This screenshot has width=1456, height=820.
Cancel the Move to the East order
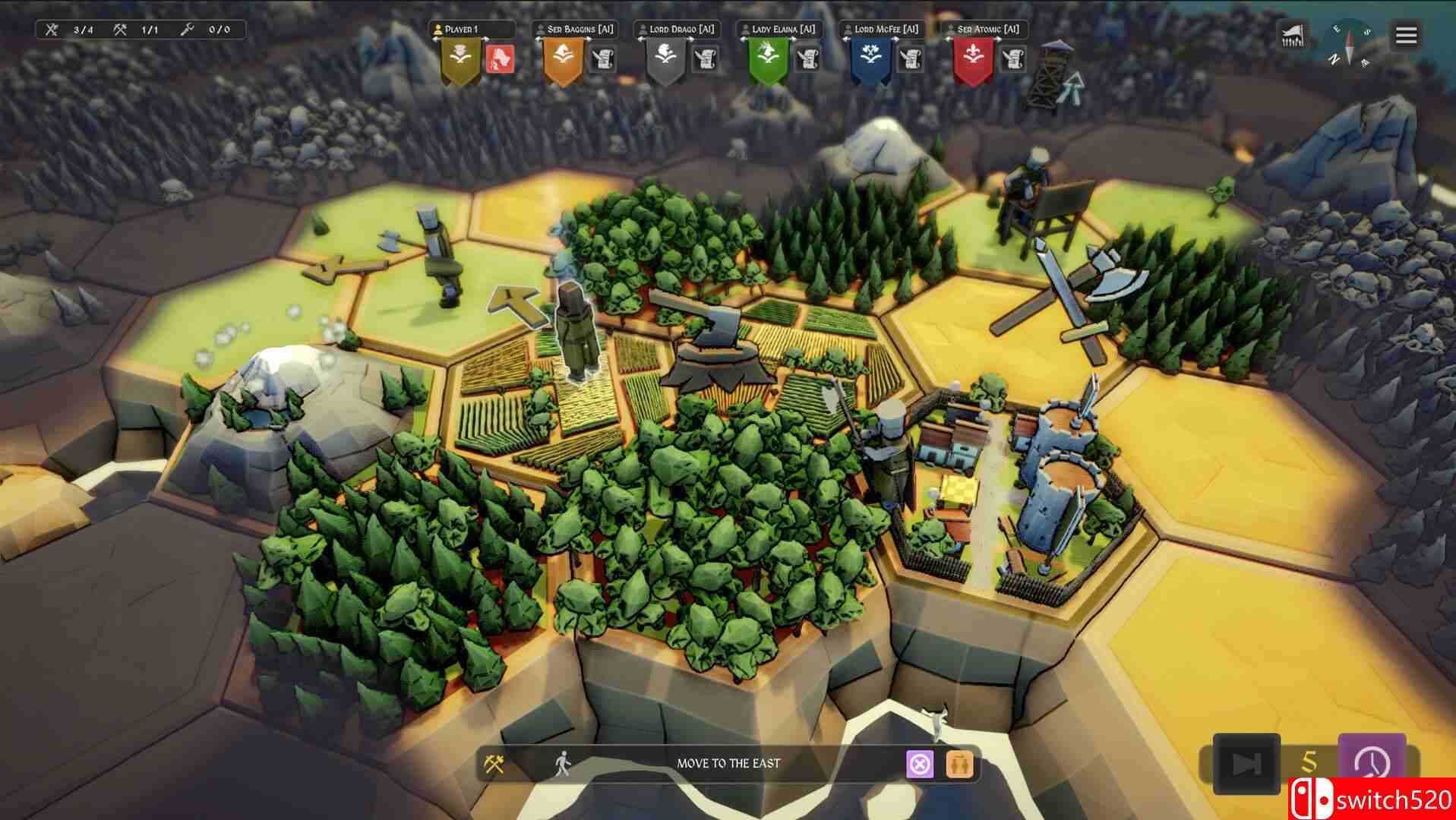pos(920,764)
